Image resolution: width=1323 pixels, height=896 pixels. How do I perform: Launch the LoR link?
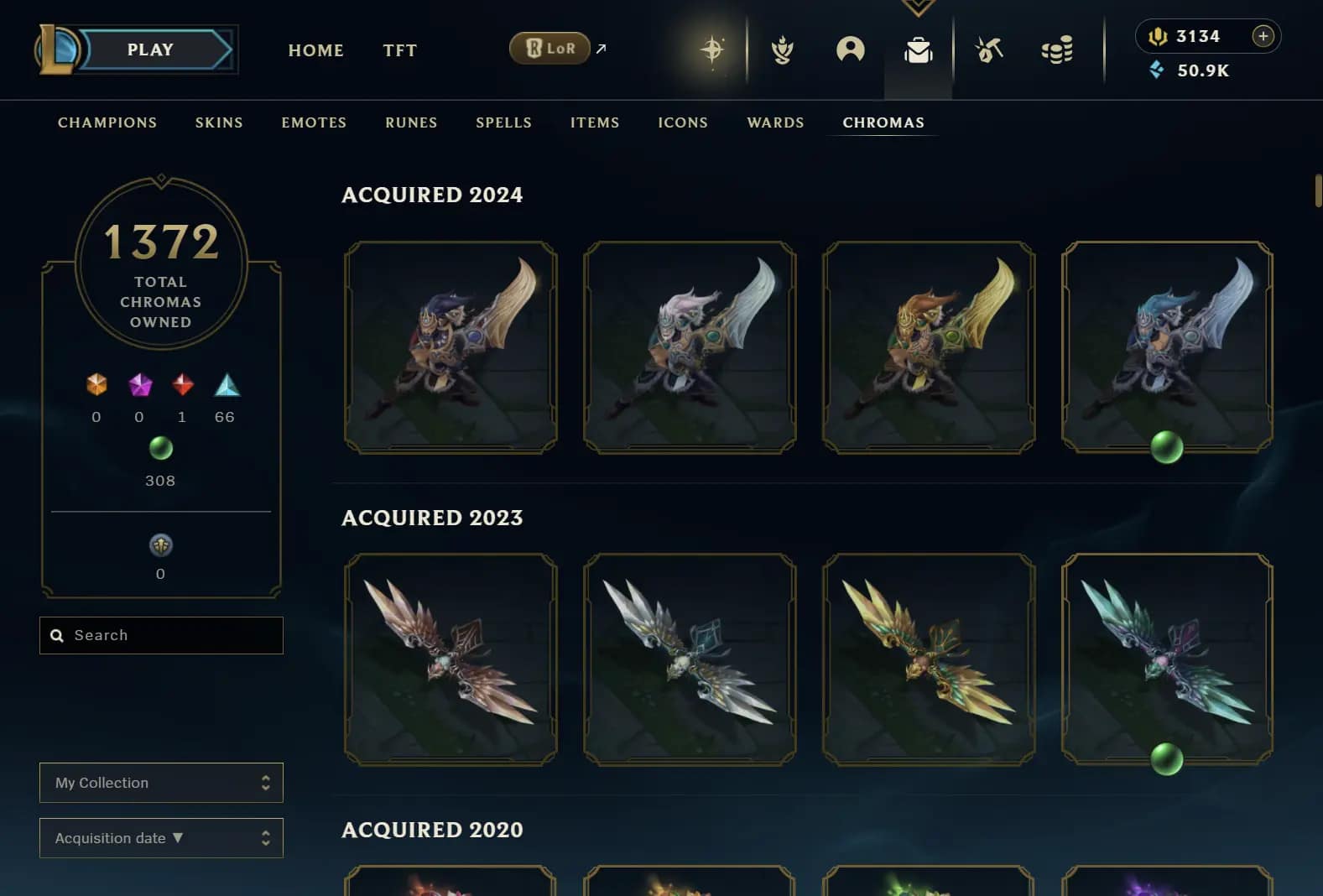(x=550, y=49)
